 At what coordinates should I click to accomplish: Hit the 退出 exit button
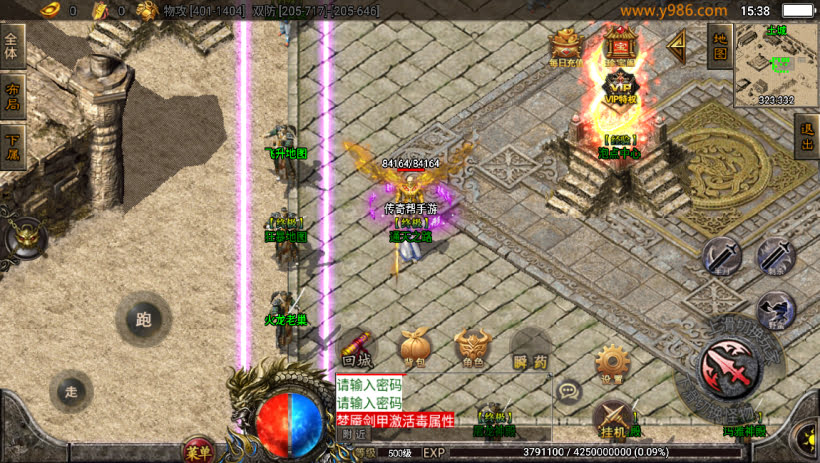pos(806,136)
